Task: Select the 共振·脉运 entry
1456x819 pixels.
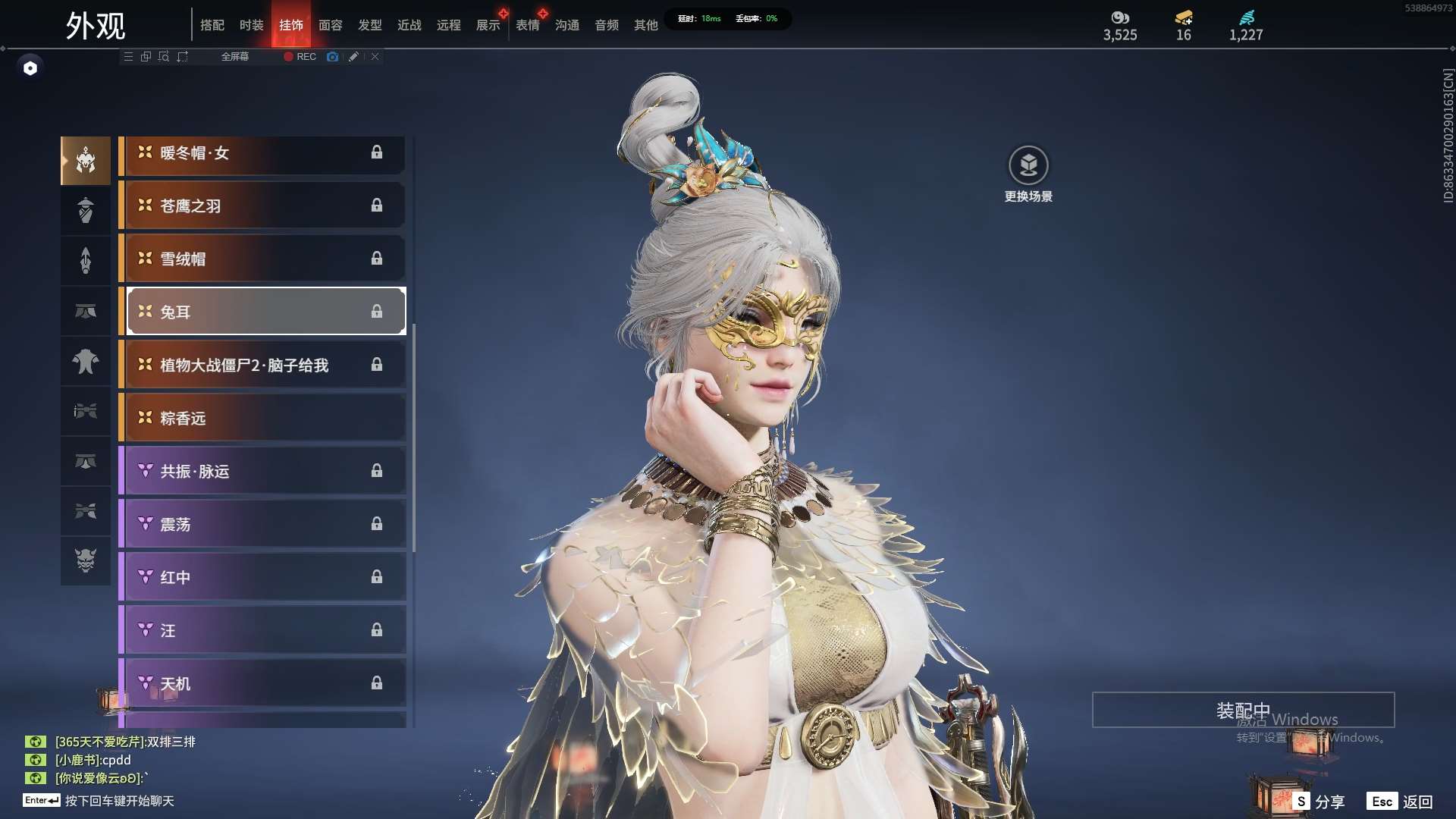Action: tap(263, 472)
